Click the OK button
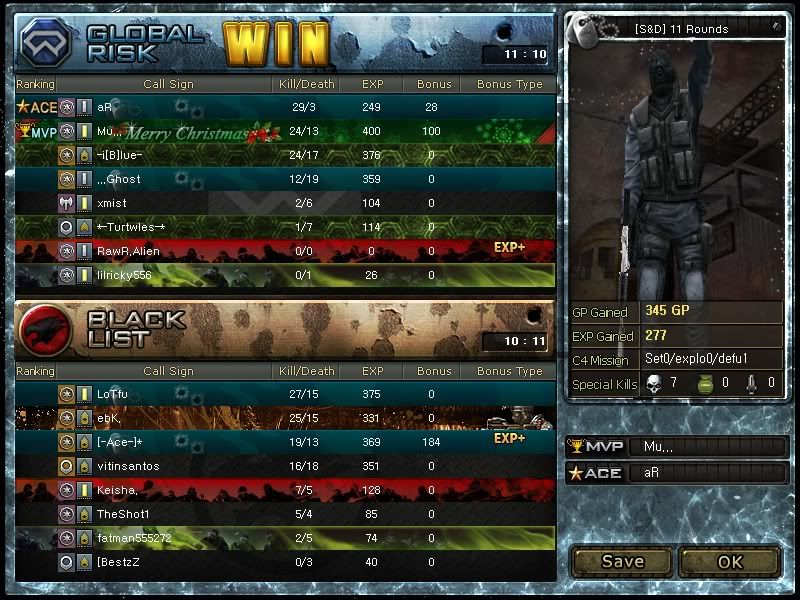Viewport: 800px width, 600px height. pos(730,561)
